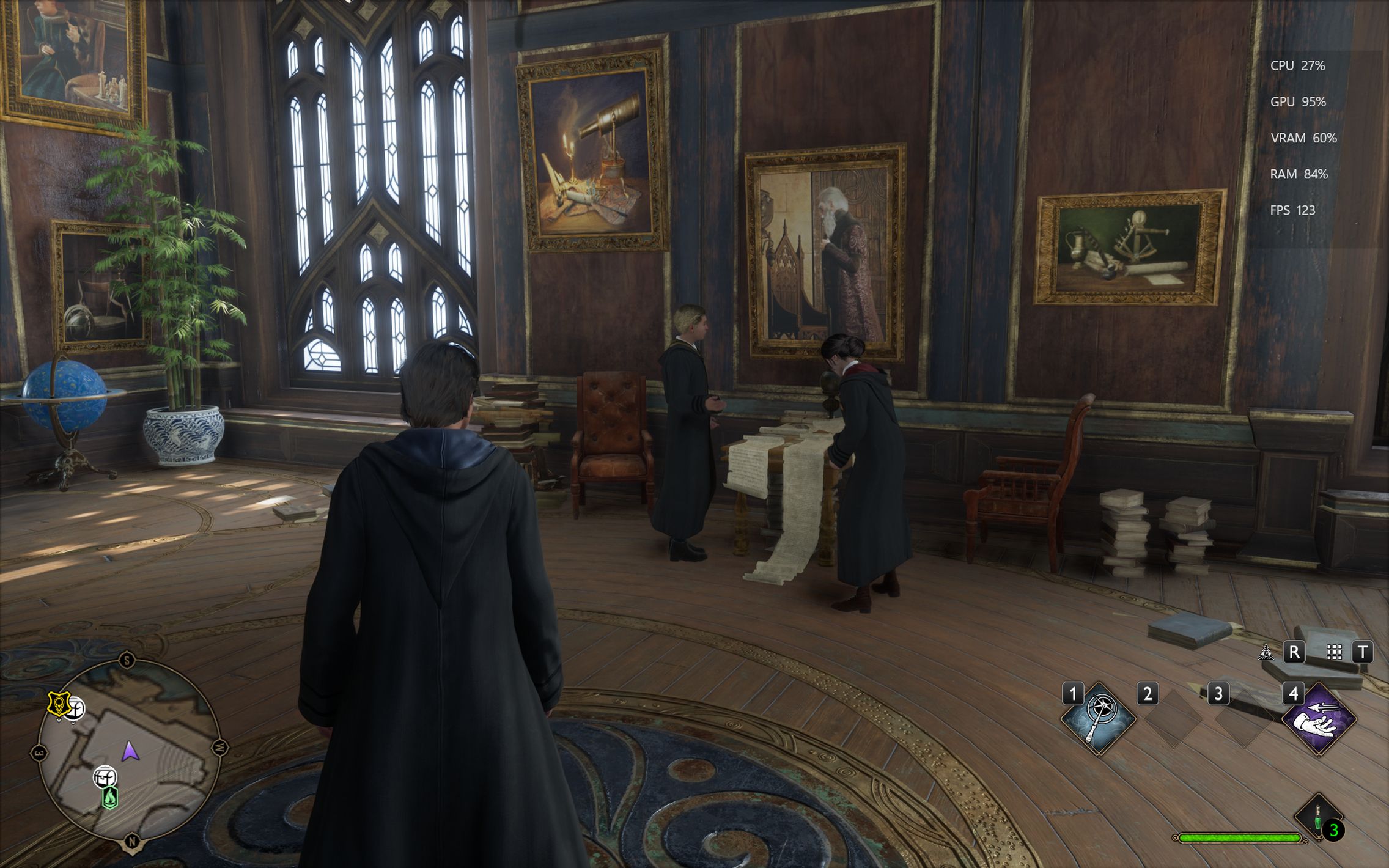Viewport: 1389px width, 868px height.
Task: Select the yellow quest shield marker
Action: coord(59,704)
